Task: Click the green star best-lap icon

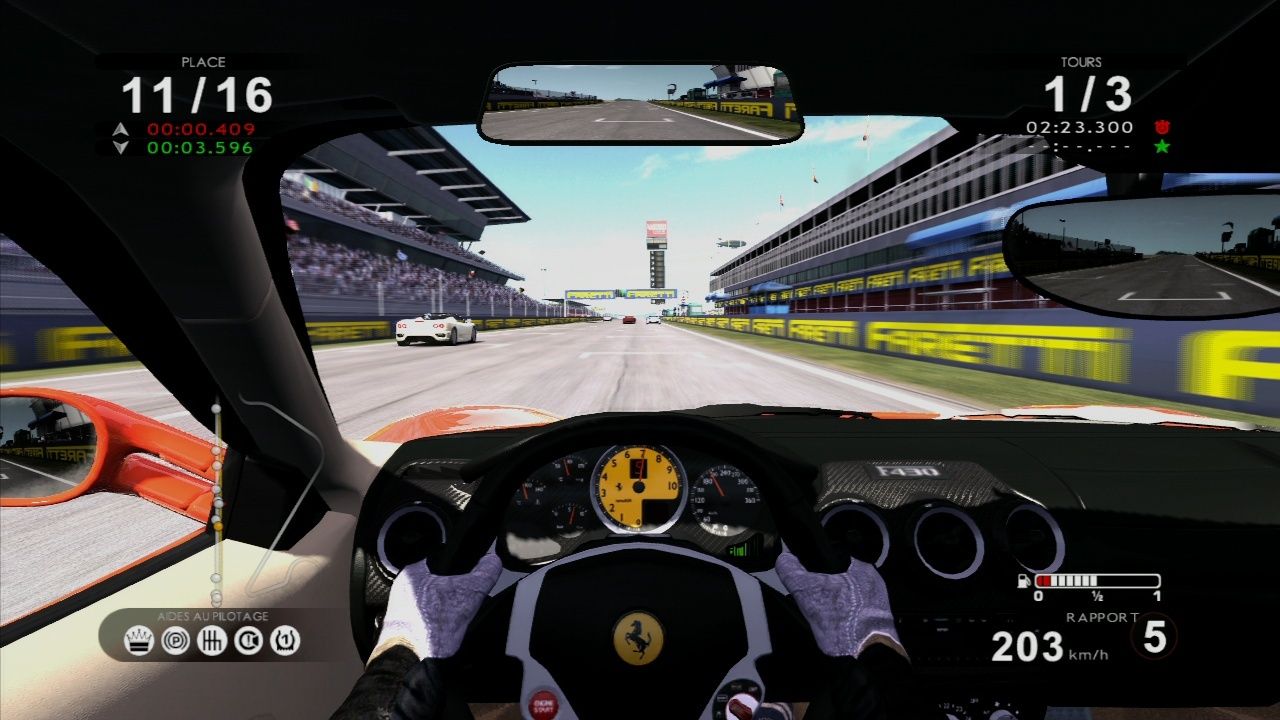Action: pyautogui.click(x=1160, y=148)
